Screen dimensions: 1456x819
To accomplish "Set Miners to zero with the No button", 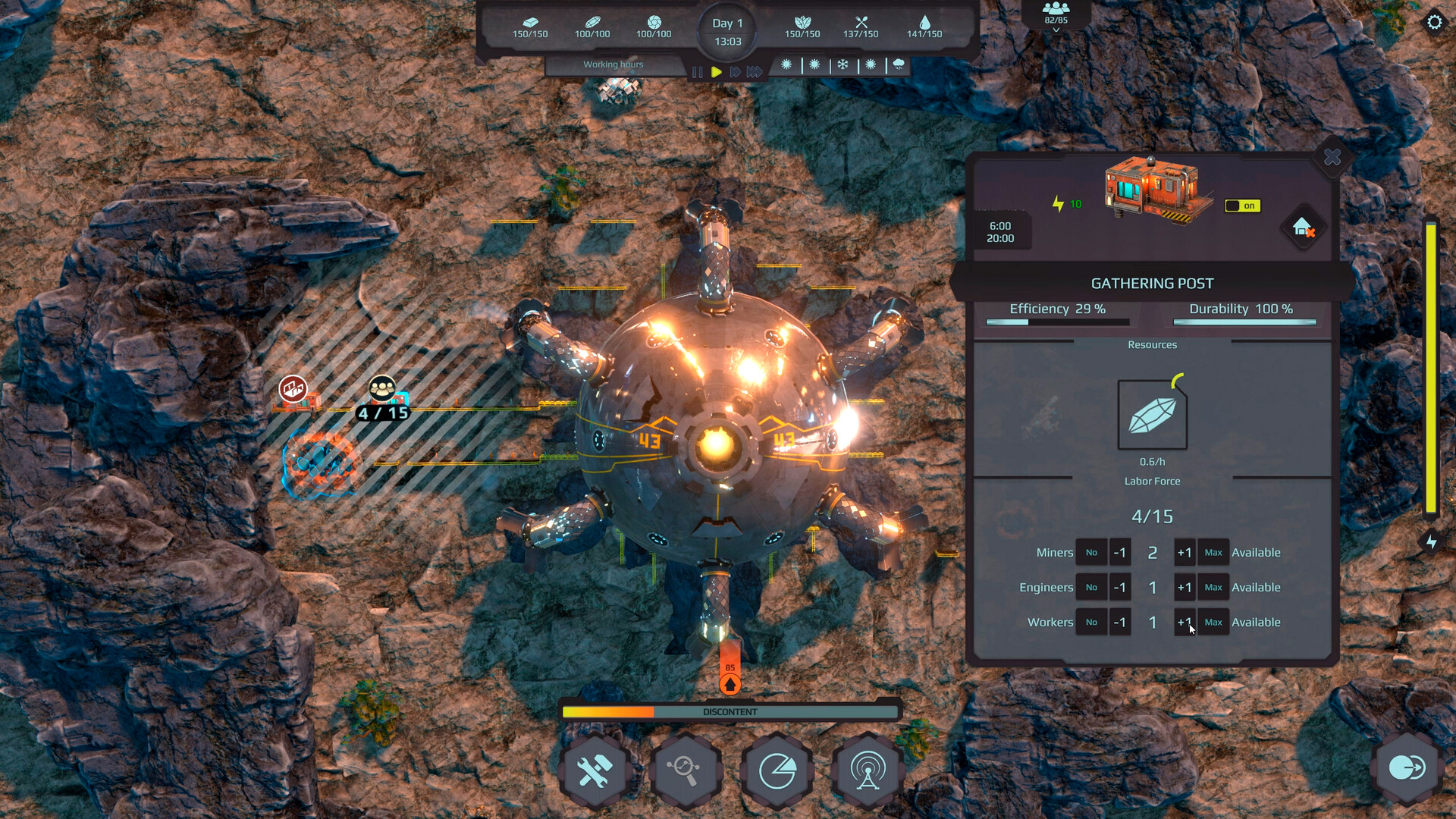I will [x=1092, y=552].
